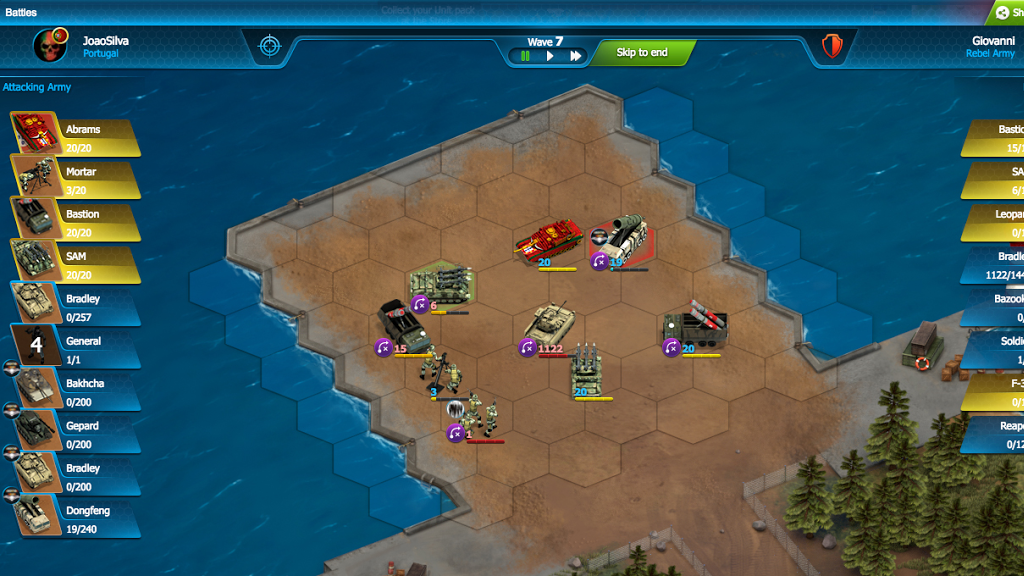Select Abrams in the attacking army list
The image size is (1024, 576).
(76, 138)
